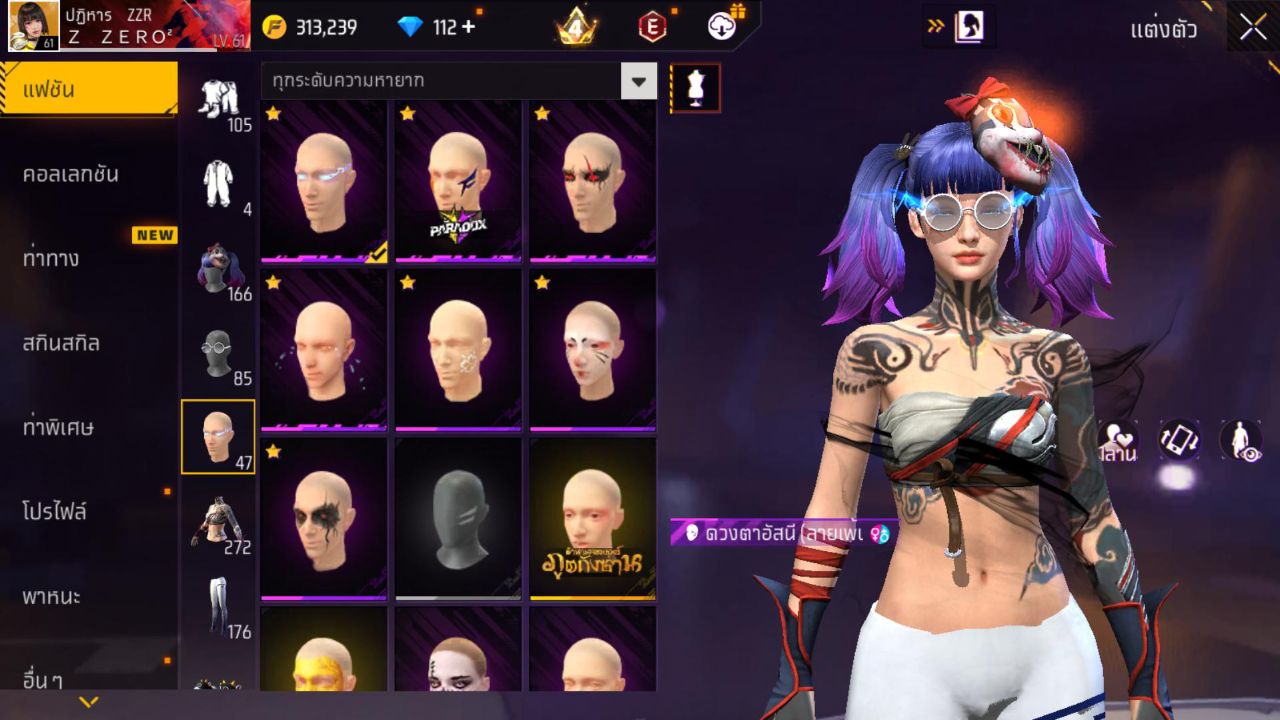
Task: Open the pants category with 176 items
Action: click(218, 606)
